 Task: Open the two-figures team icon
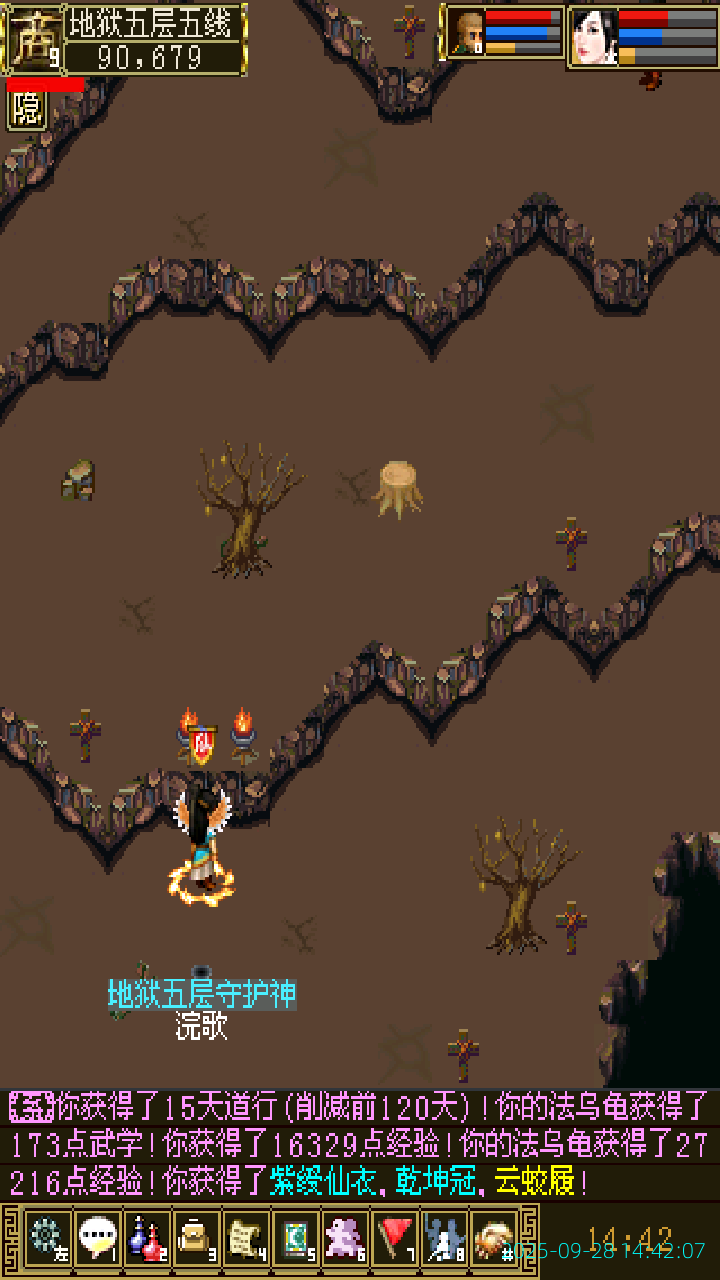pos(444,1238)
